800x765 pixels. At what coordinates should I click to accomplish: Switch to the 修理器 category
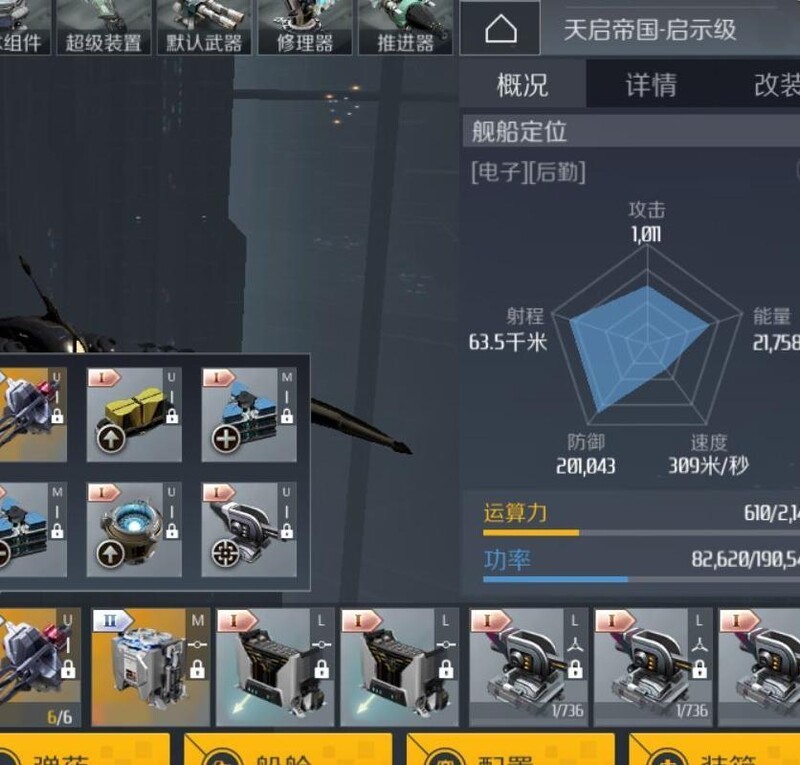pos(304,27)
